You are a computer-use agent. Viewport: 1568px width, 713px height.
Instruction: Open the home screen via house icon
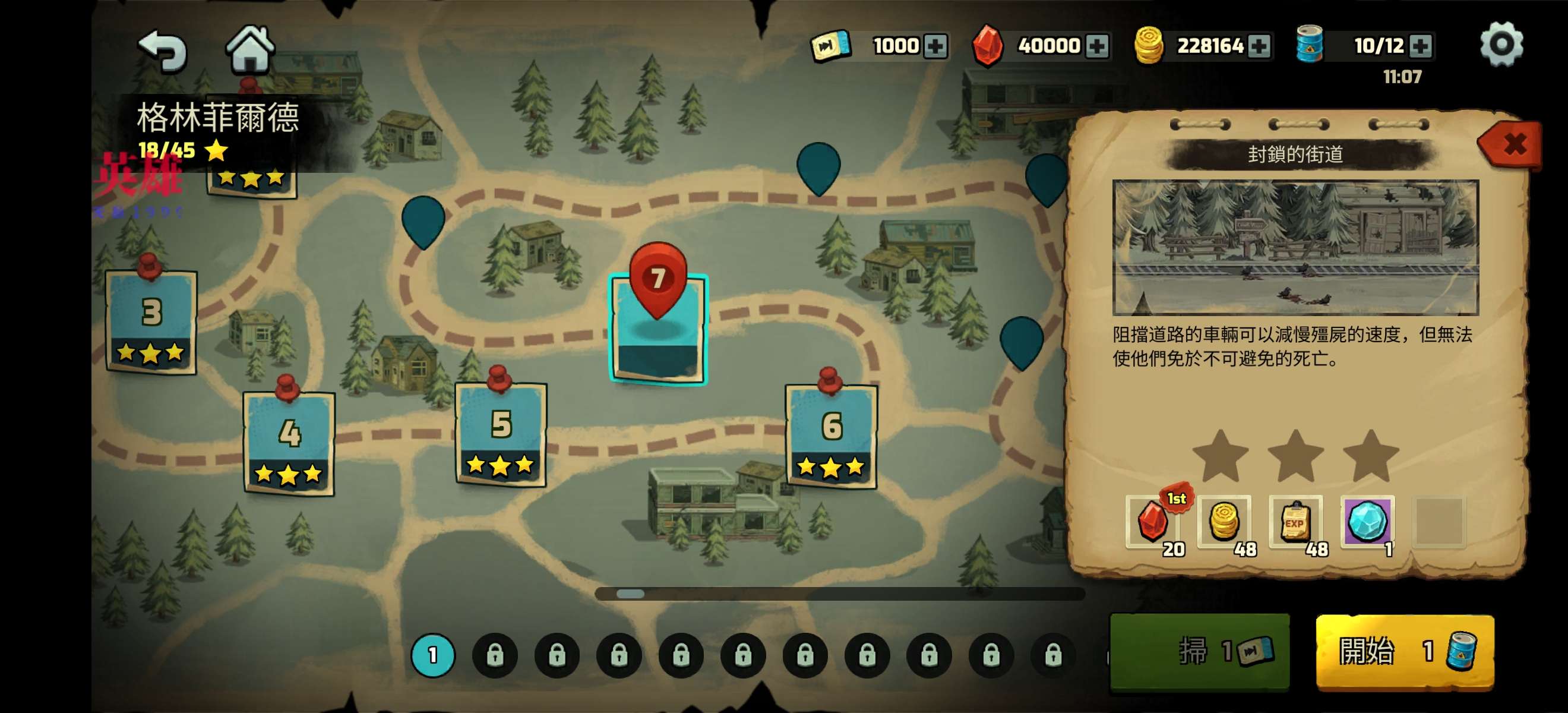[x=250, y=49]
